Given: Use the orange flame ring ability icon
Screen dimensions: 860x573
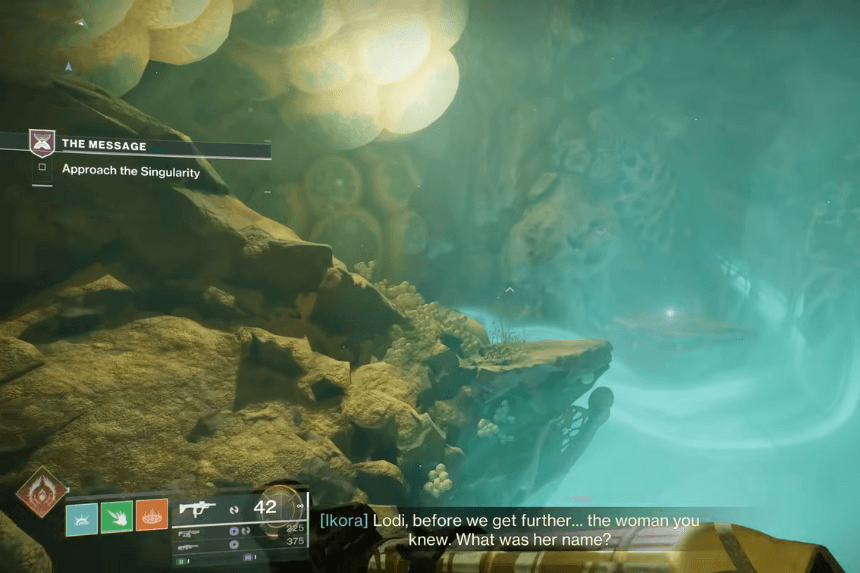Looking at the screenshot, I should (x=152, y=515).
